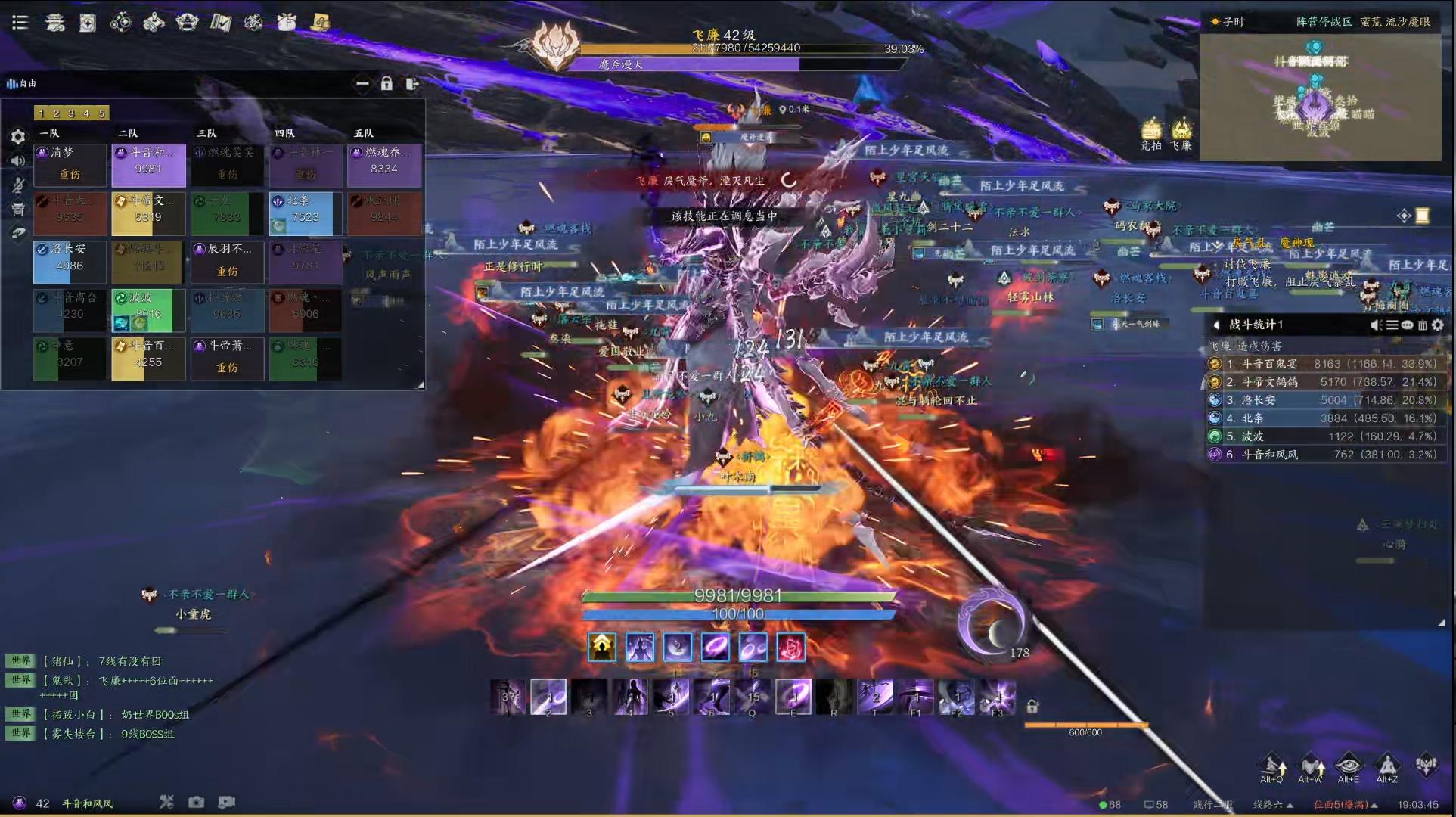1456x817 pixels.
Task: Activate the red rose skill icon
Action: pyautogui.click(x=790, y=648)
